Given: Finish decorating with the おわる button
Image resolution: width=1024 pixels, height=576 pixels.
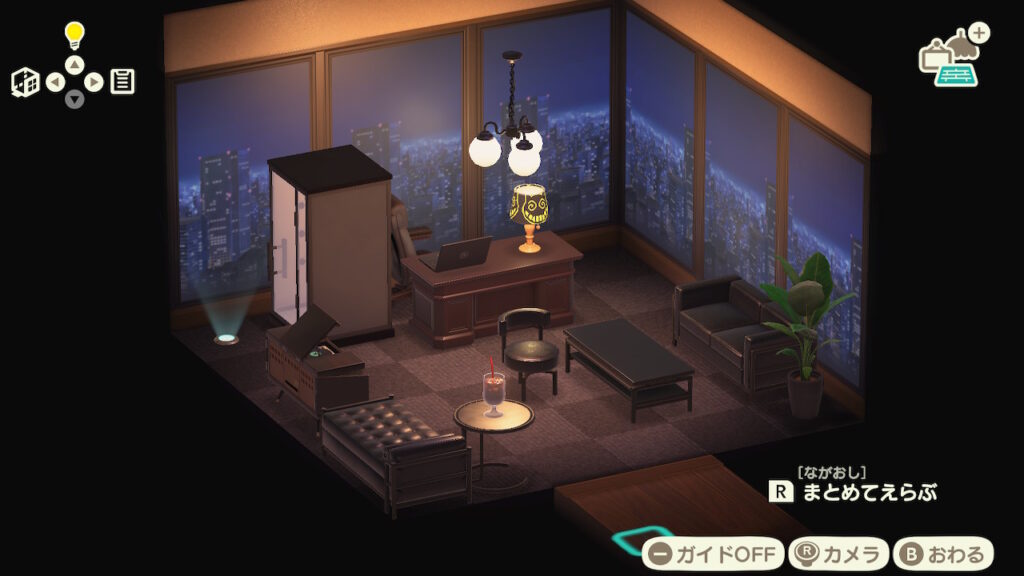Looking at the screenshot, I should click(943, 553).
